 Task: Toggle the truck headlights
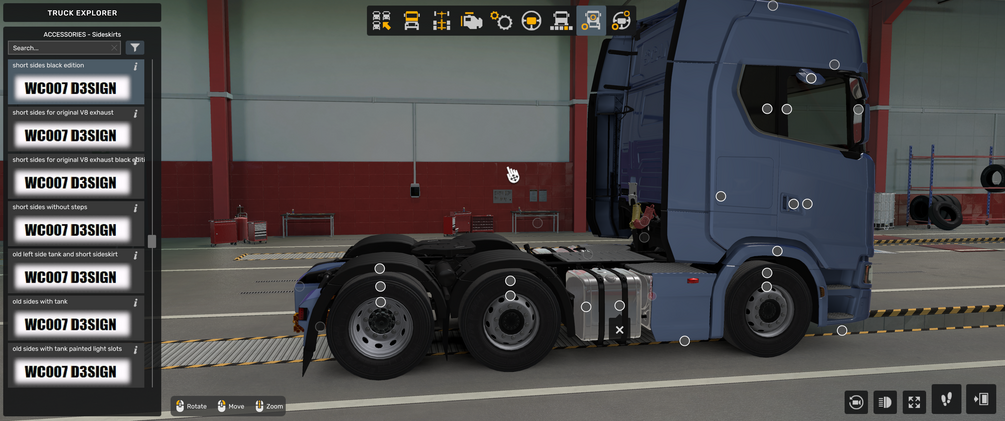pos(885,402)
